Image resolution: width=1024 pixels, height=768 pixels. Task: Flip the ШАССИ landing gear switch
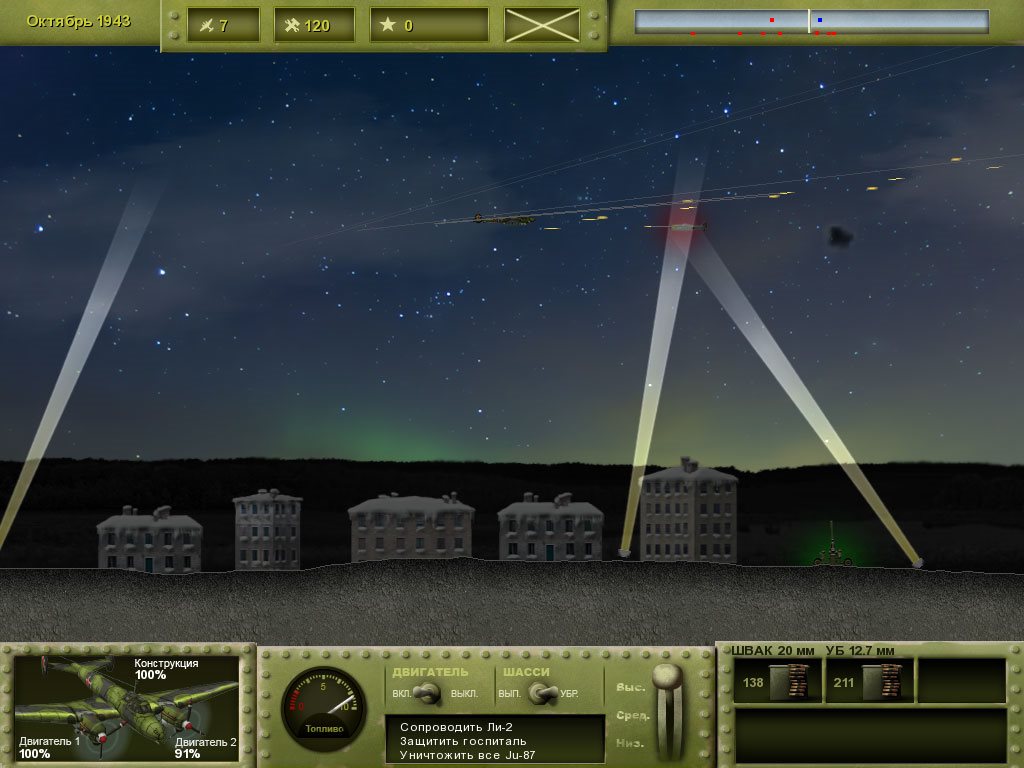pos(543,692)
